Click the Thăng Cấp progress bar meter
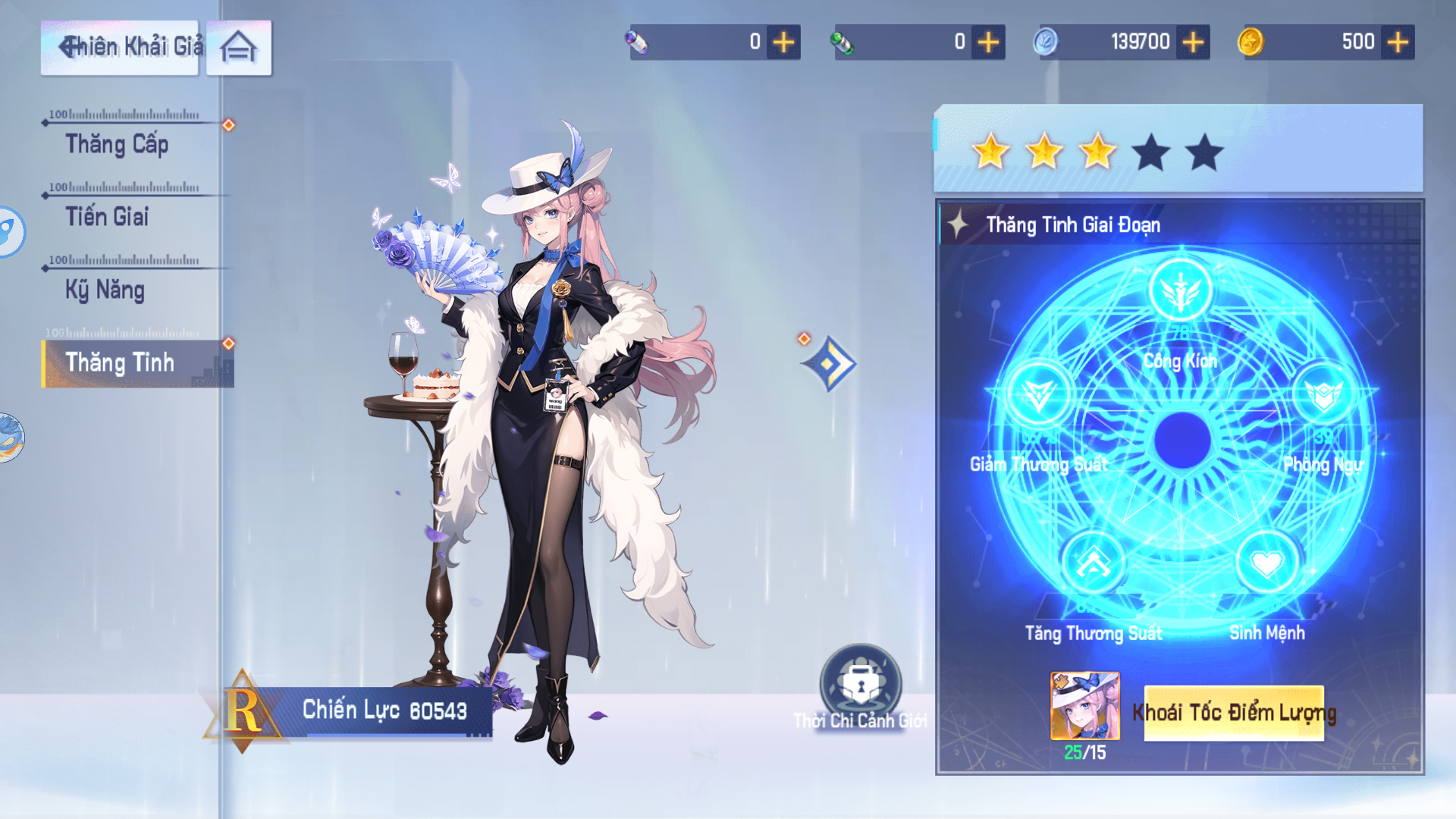 pos(126,115)
